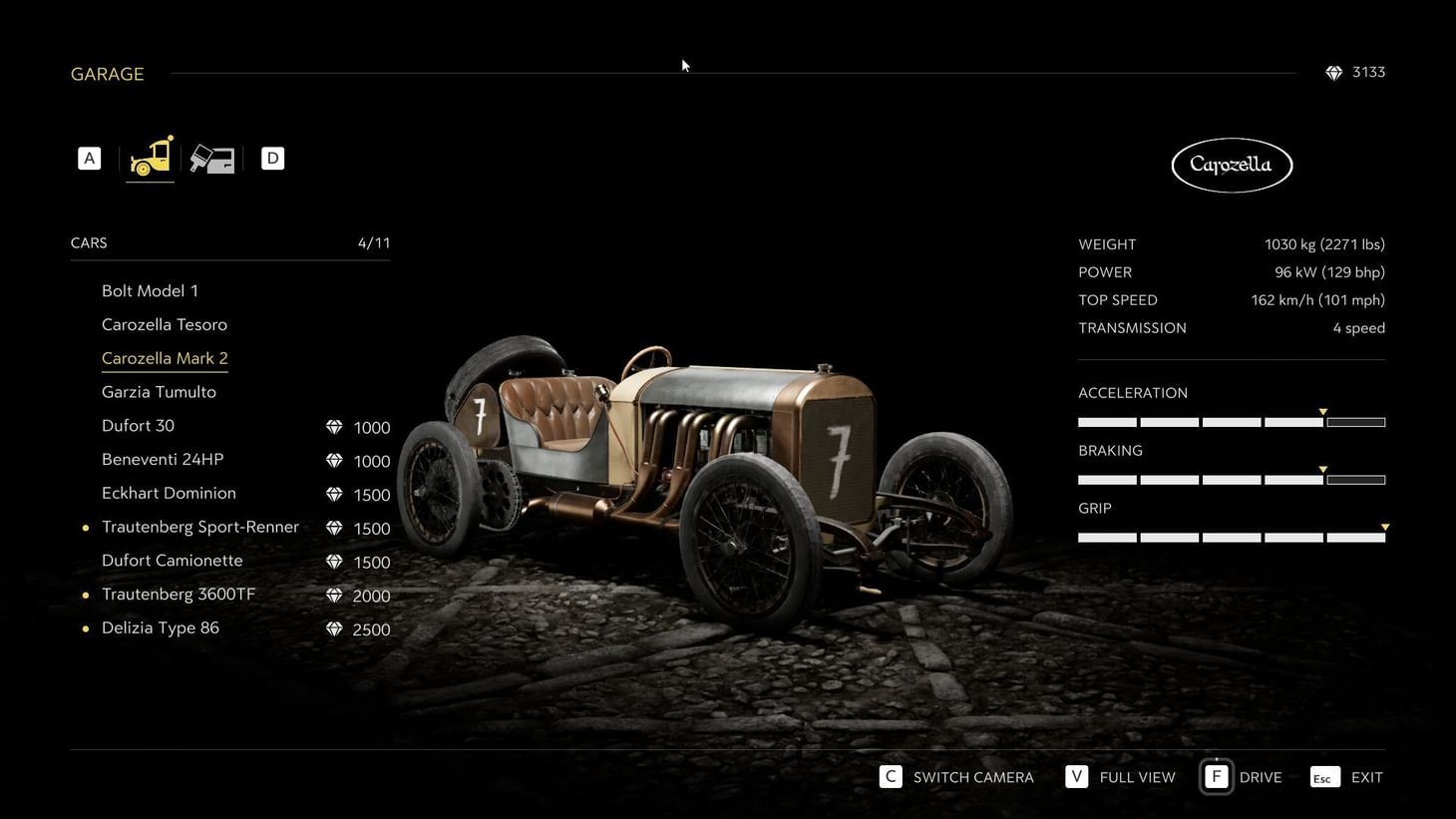Image resolution: width=1456 pixels, height=819 pixels.
Task: Choose the Beneventi 24HP car
Action: tap(163, 460)
